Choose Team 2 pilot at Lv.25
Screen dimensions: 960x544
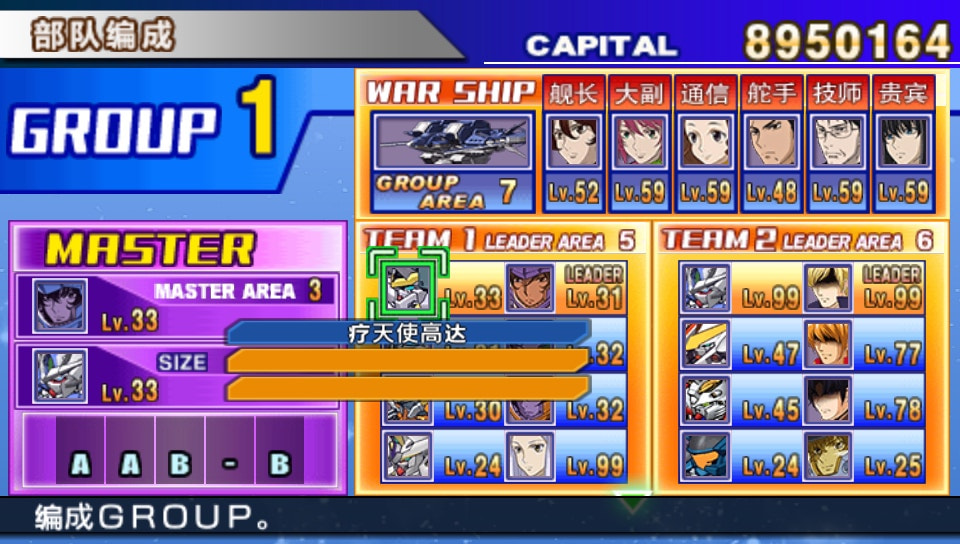coord(828,456)
